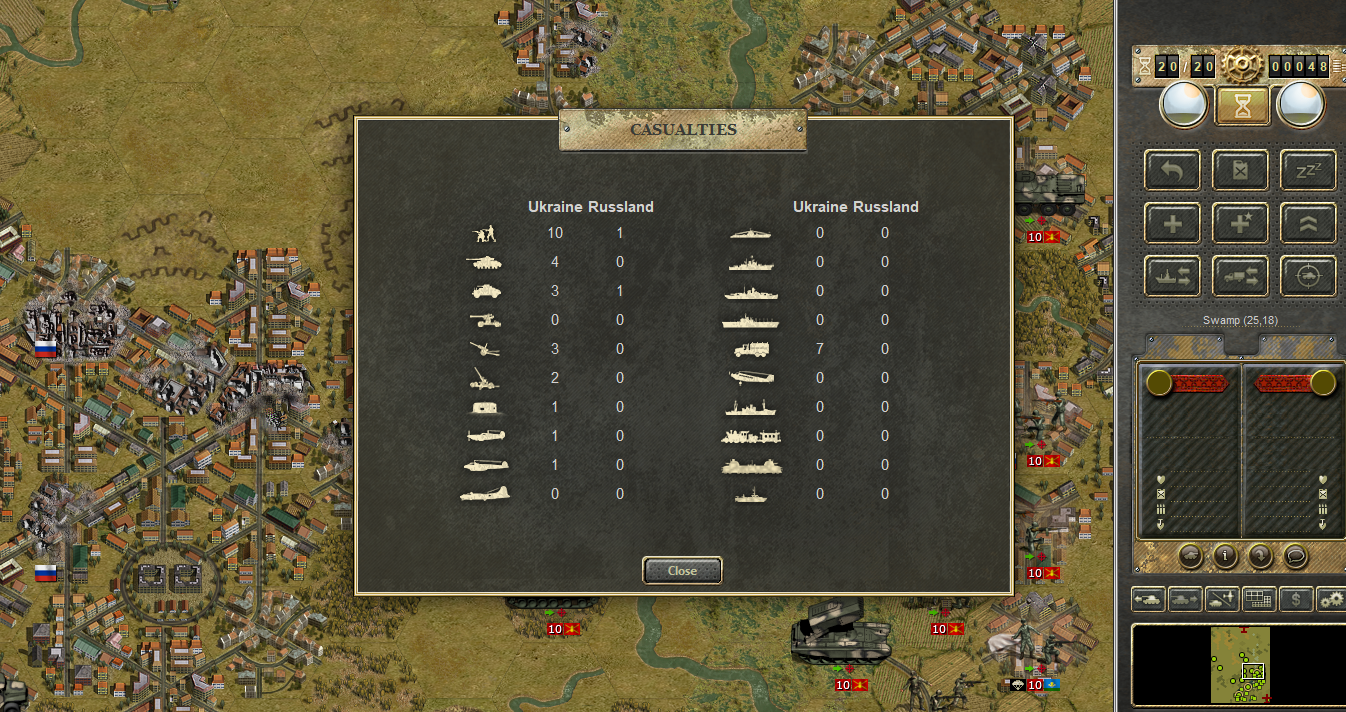
Task: Click the truck mount/dismount button
Action: tap(1240, 277)
